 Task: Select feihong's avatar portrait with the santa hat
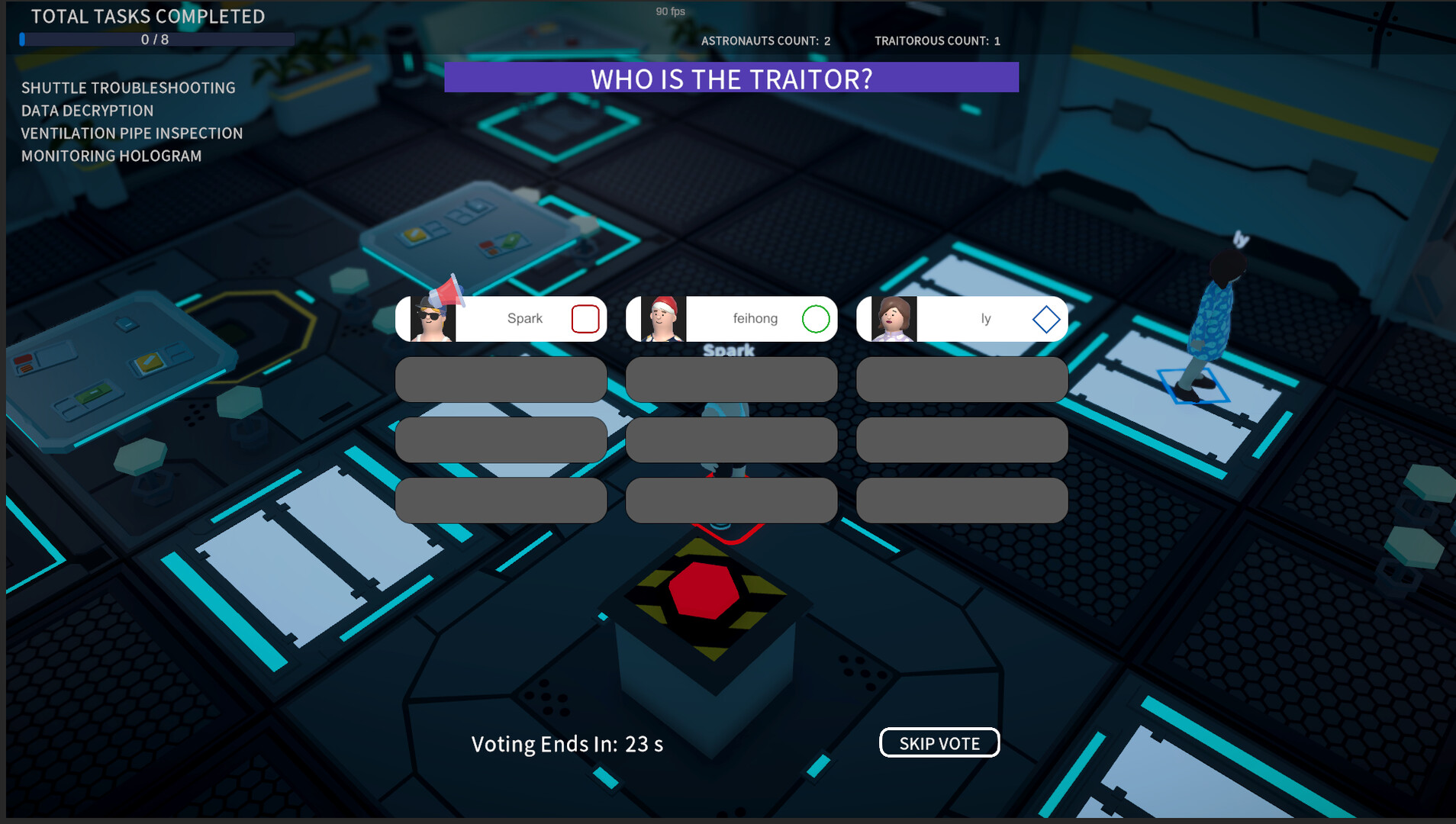663,318
